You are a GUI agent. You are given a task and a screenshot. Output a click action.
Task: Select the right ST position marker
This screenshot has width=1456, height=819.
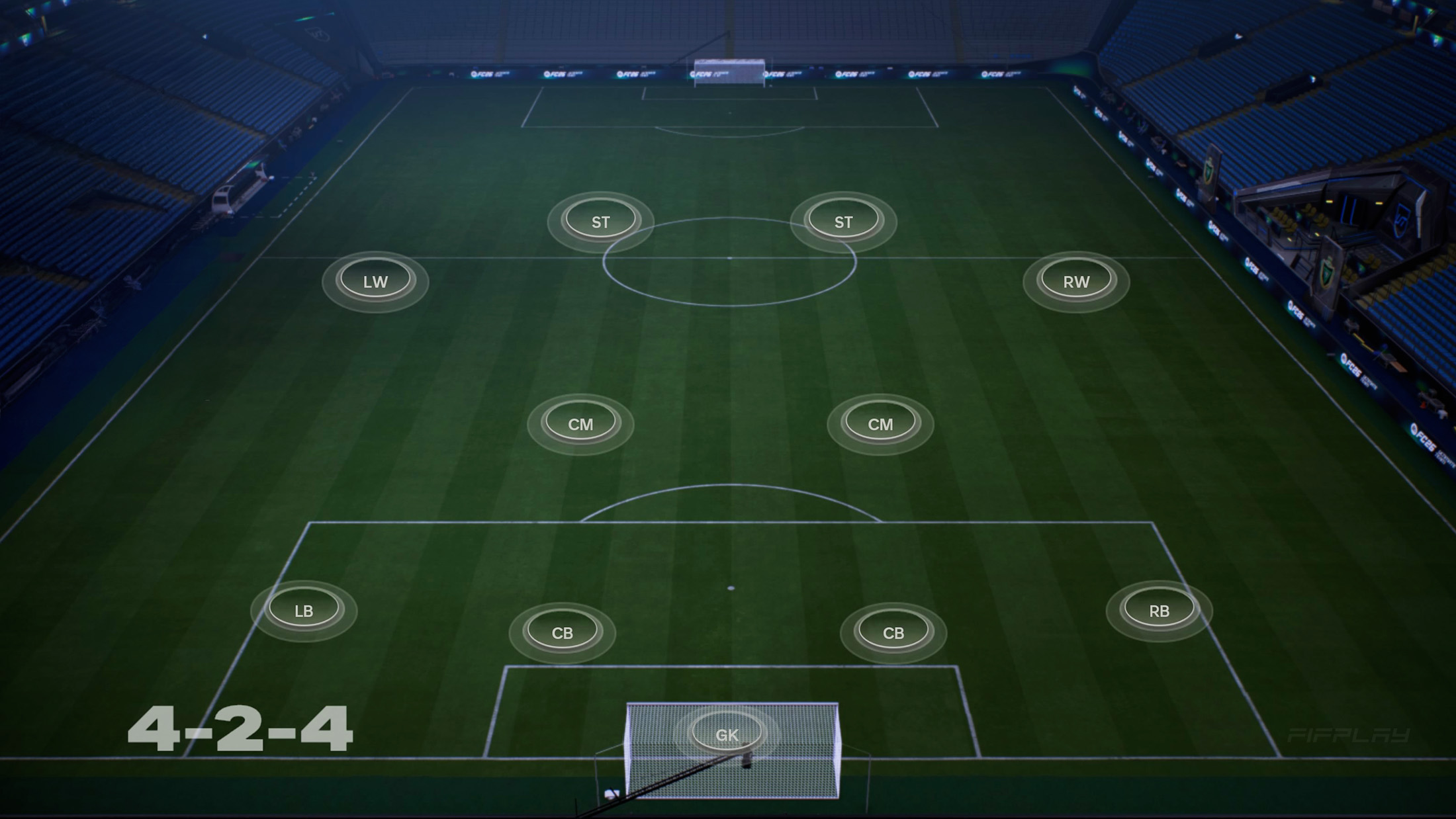pos(844,220)
